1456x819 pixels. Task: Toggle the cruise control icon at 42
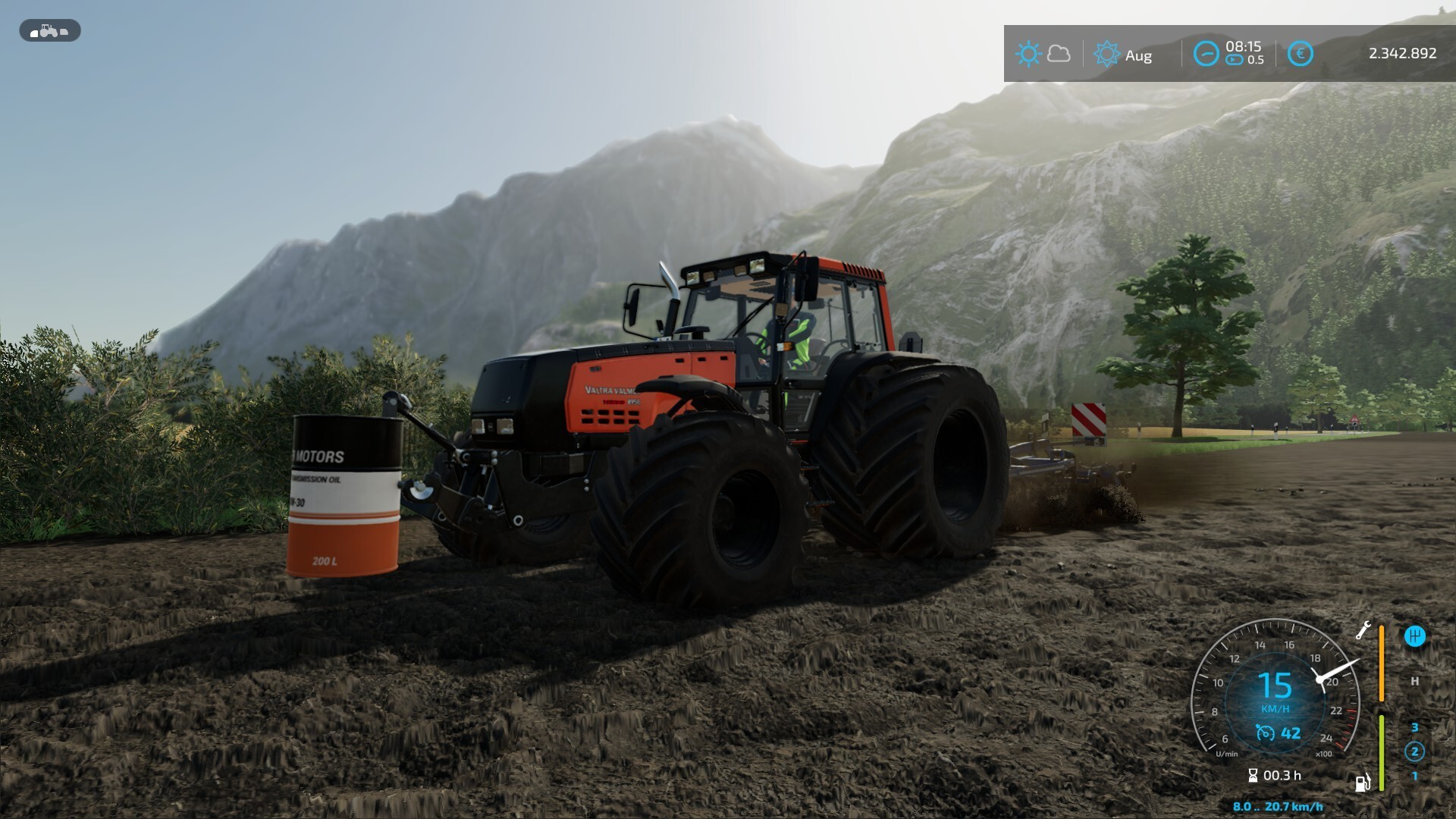tap(1265, 733)
